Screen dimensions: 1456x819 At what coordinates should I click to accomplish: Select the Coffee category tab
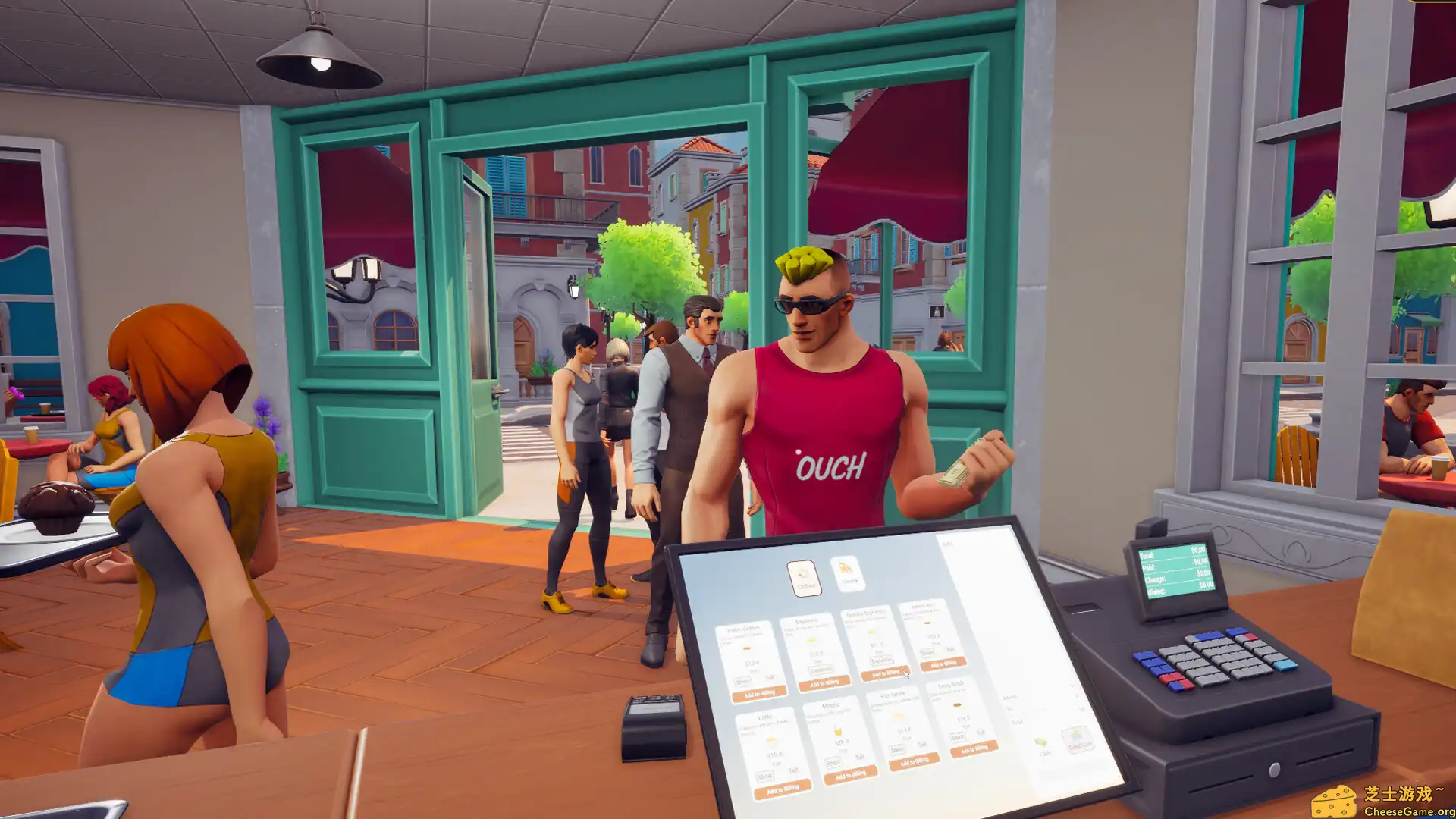(x=805, y=579)
